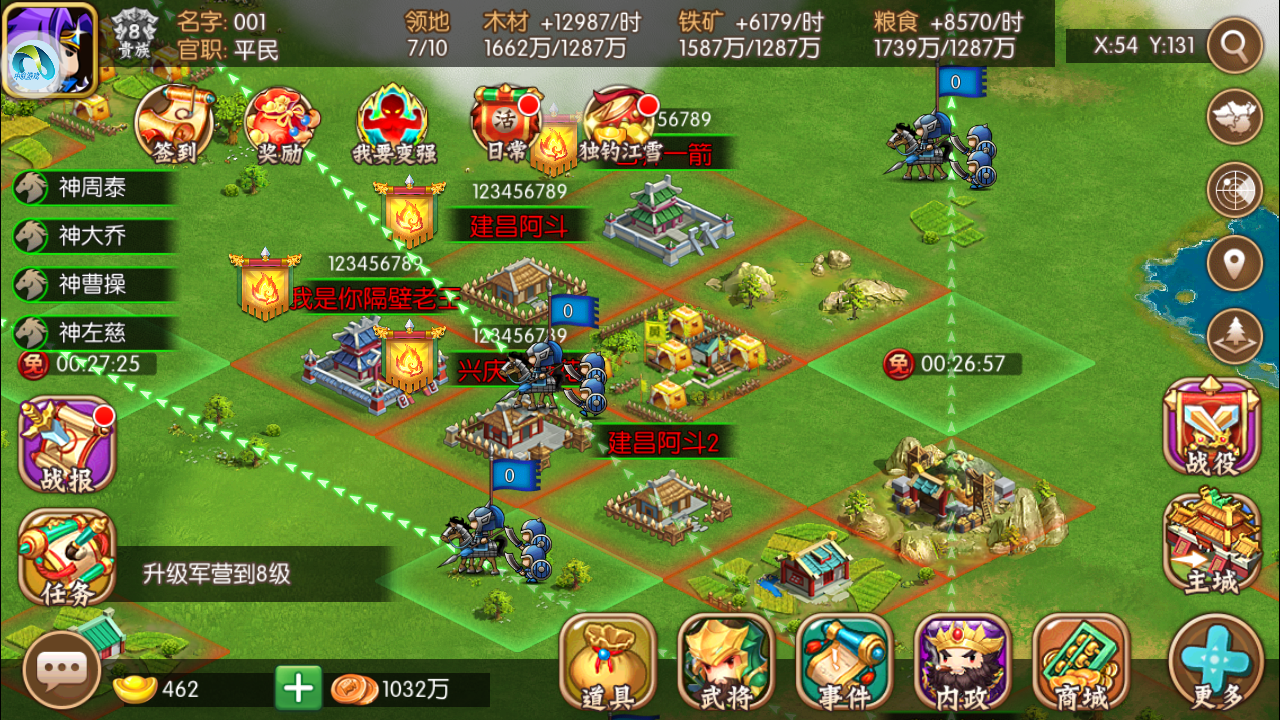The image size is (1280, 720).
Task: Open the 武将 generals menu
Action: coord(726,662)
